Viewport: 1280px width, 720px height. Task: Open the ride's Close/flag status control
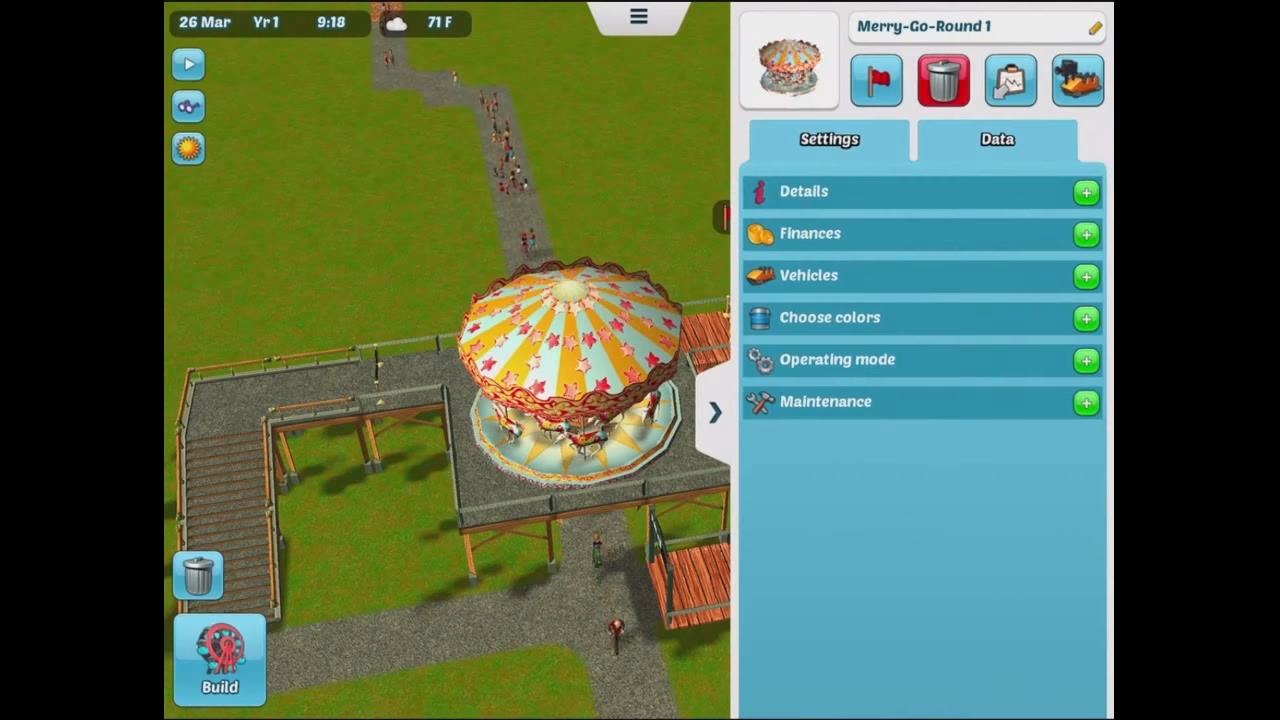coord(877,81)
